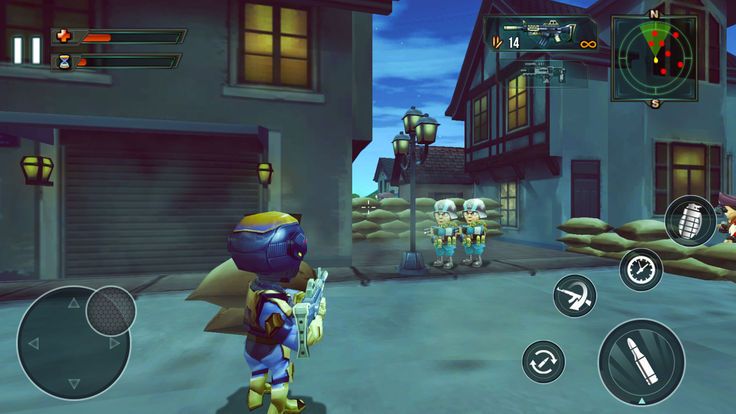
Task: Tap the virtual movement joystick pad
Action: (73, 343)
